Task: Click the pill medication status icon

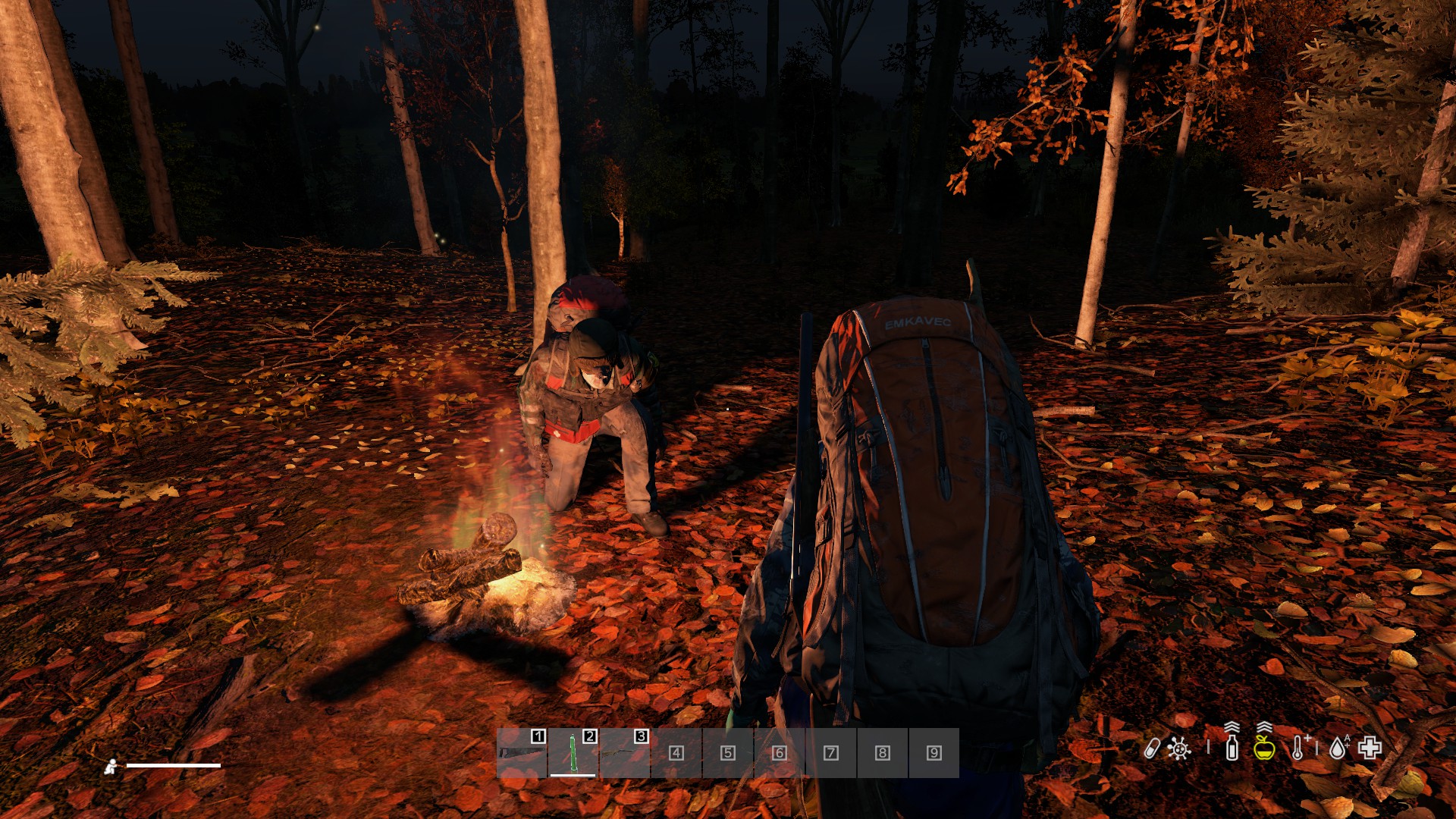Action: click(x=1151, y=748)
